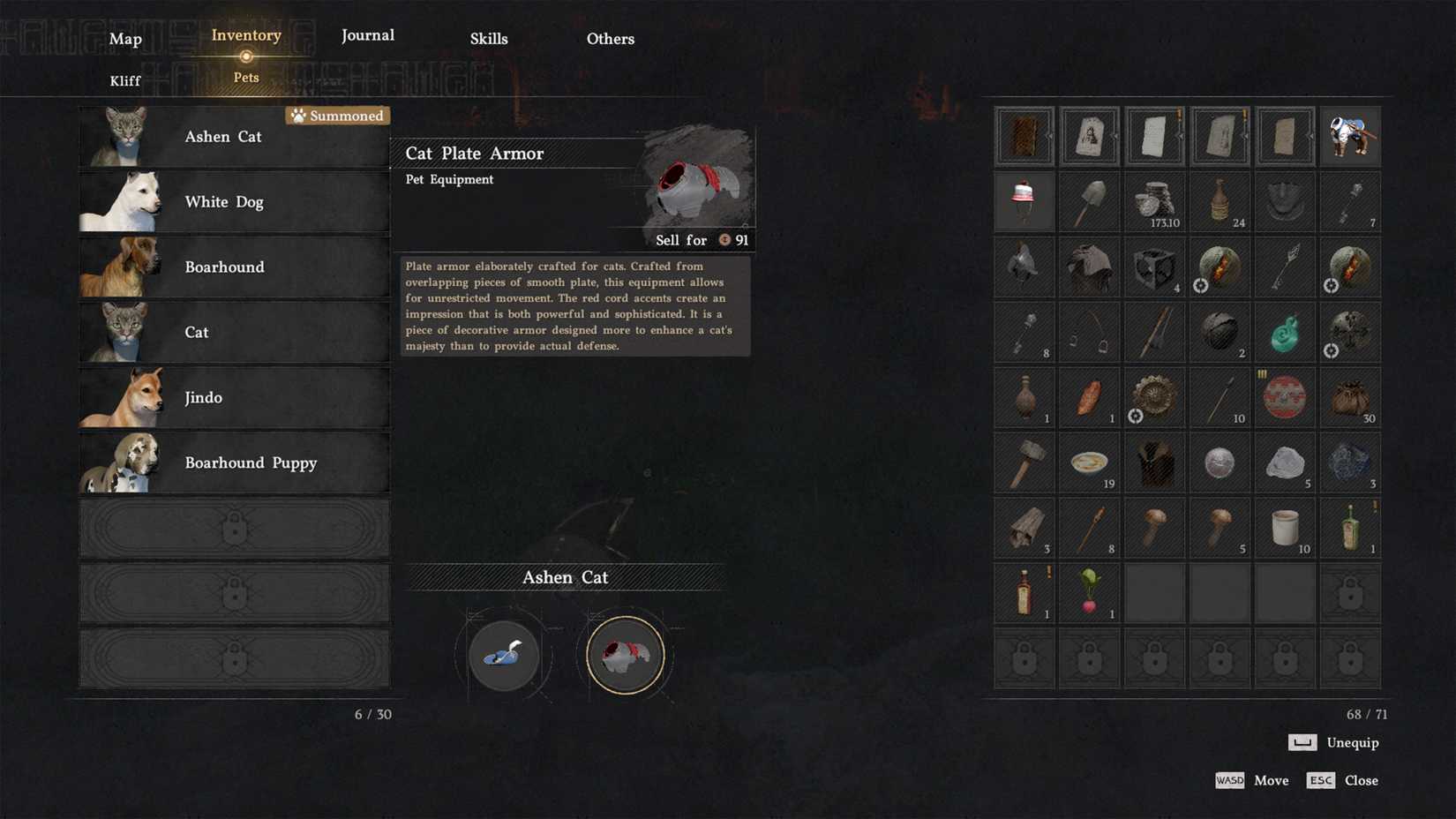Click the horse figurine in the top row
This screenshot has width=1456, height=819.
pyautogui.click(x=1350, y=136)
